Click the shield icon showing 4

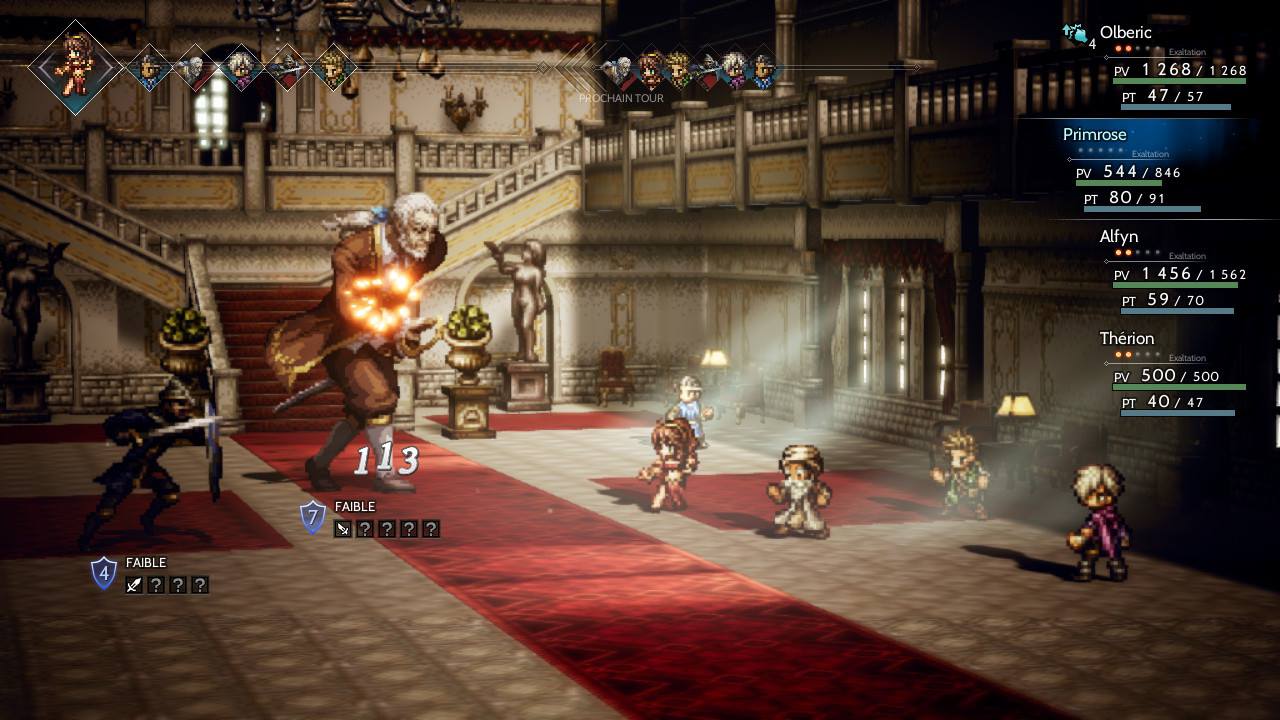coord(104,573)
